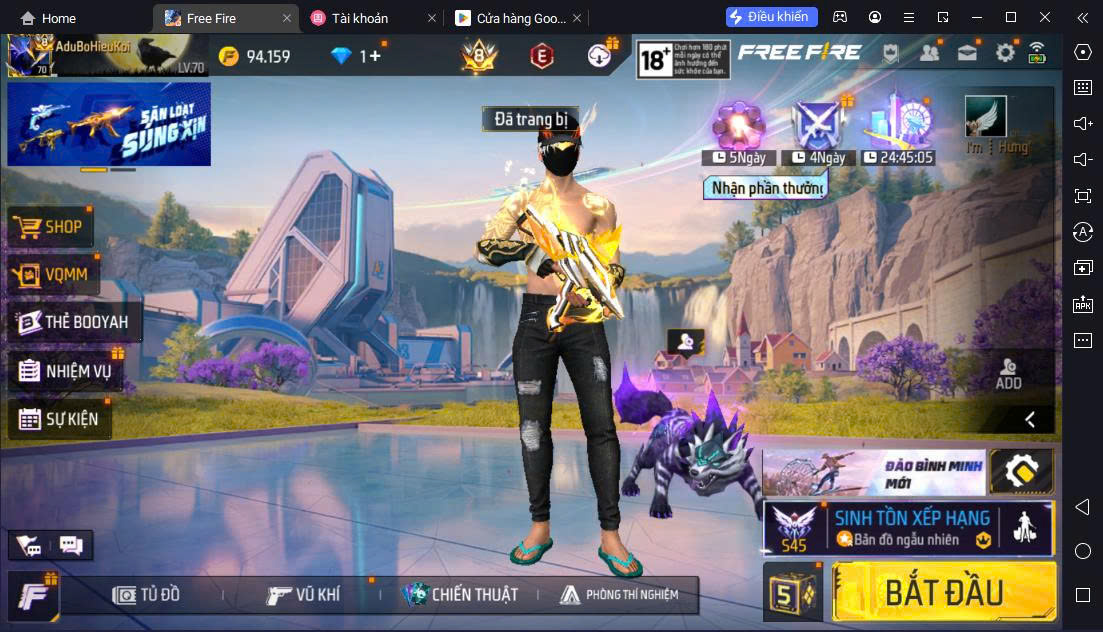Open the NHIỆM VỤ missions menu
This screenshot has width=1103, height=632.
coord(65,372)
